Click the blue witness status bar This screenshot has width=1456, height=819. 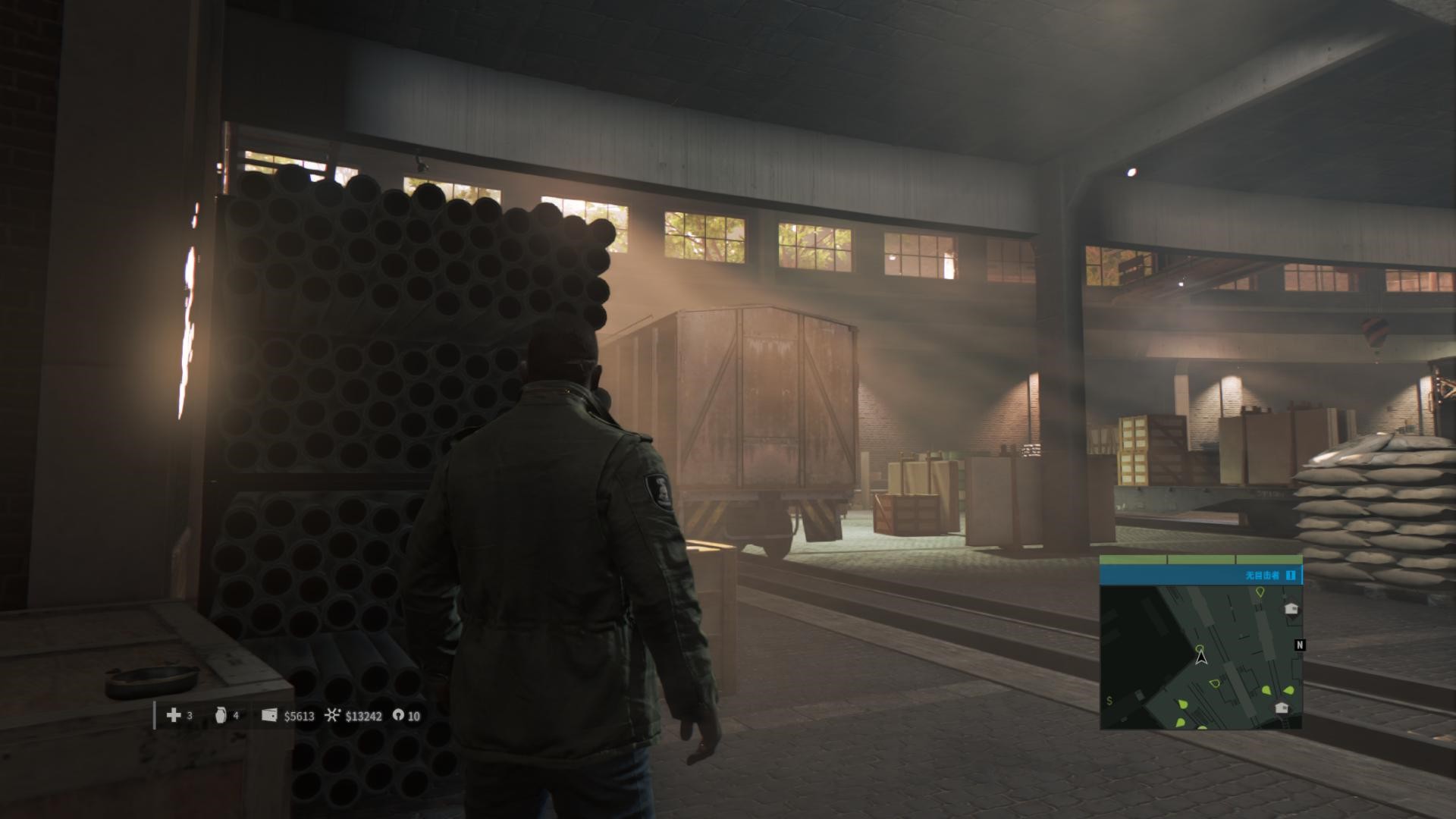coord(1200,576)
